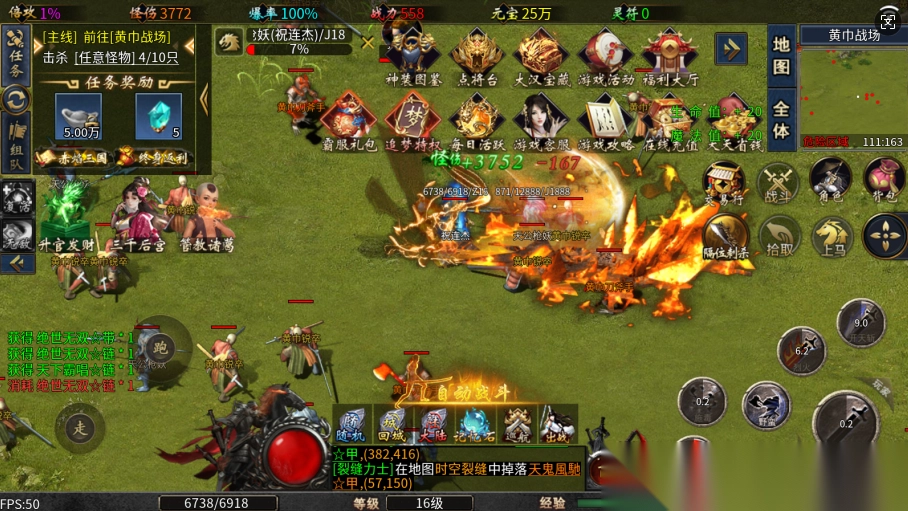
Task: Open the 交易行 trading house
Action: click(x=723, y=183)
